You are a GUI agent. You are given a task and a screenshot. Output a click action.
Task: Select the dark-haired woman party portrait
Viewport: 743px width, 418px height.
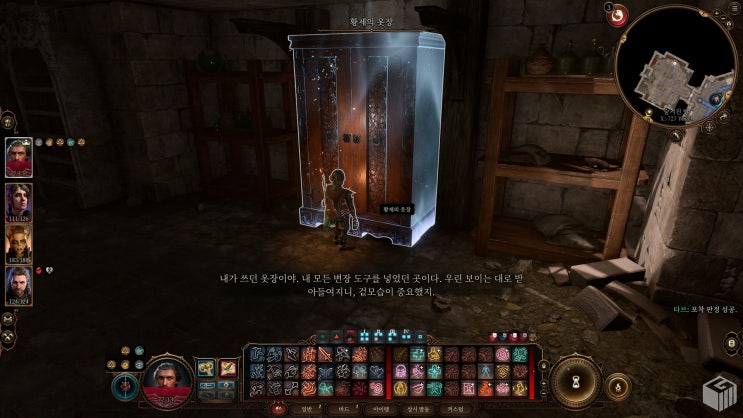pyautogui.click(x=19, y=200)
